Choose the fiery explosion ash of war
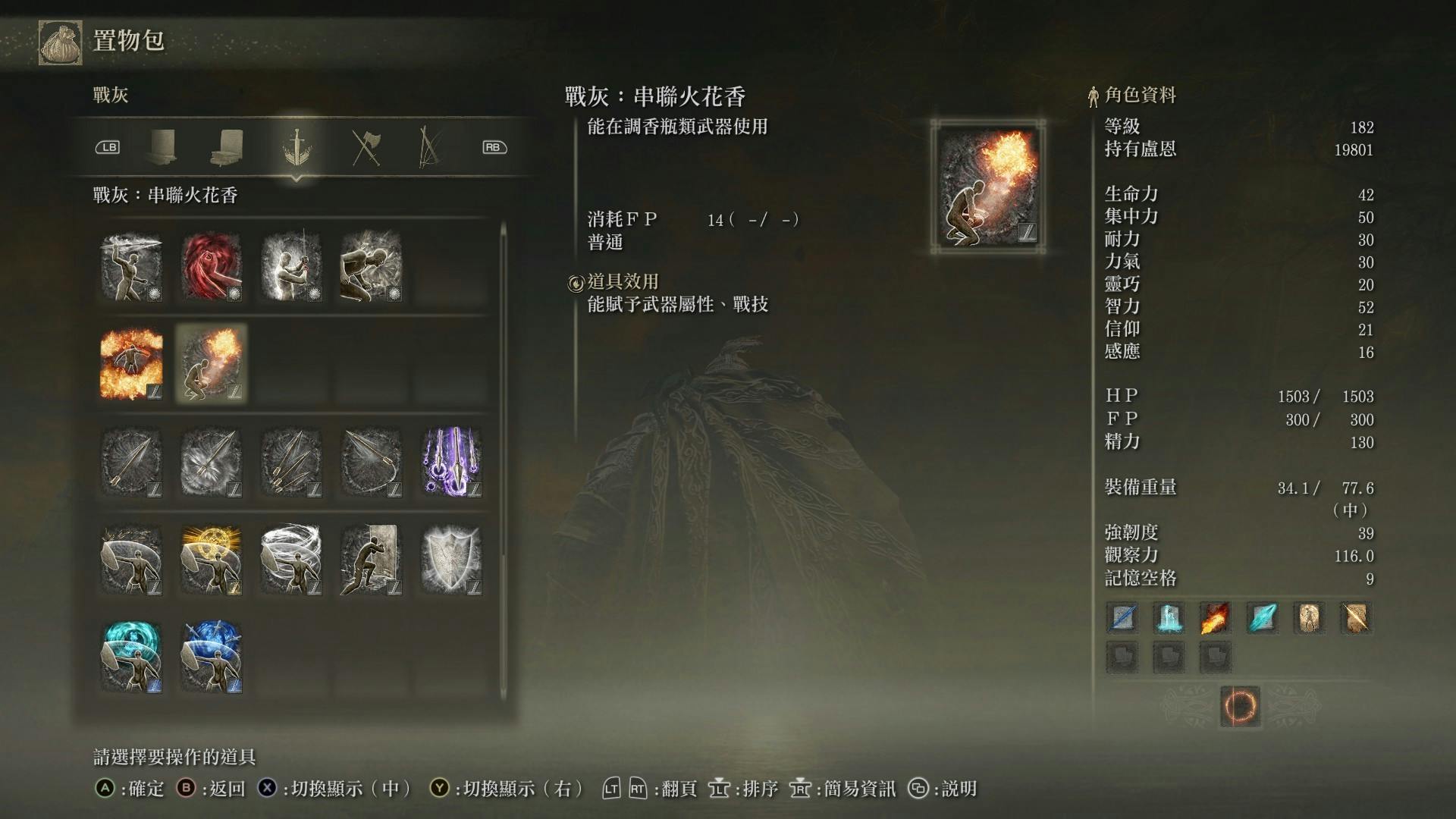 [x=131, y=364]
